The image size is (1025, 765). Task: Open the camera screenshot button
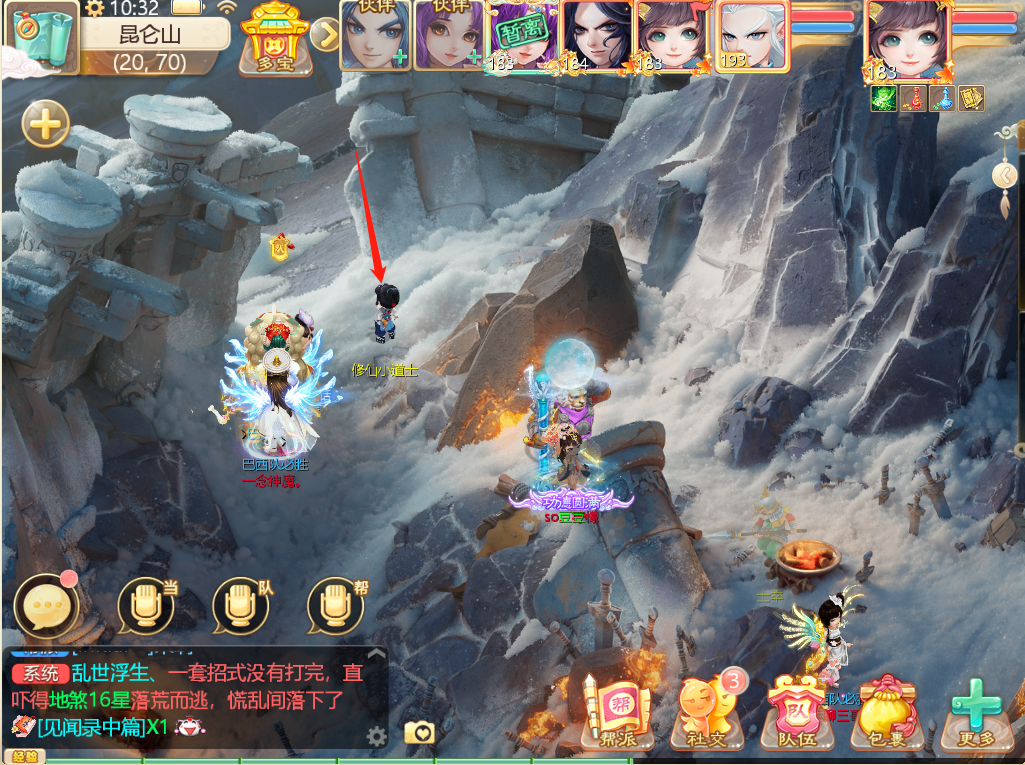click(420, 733)
